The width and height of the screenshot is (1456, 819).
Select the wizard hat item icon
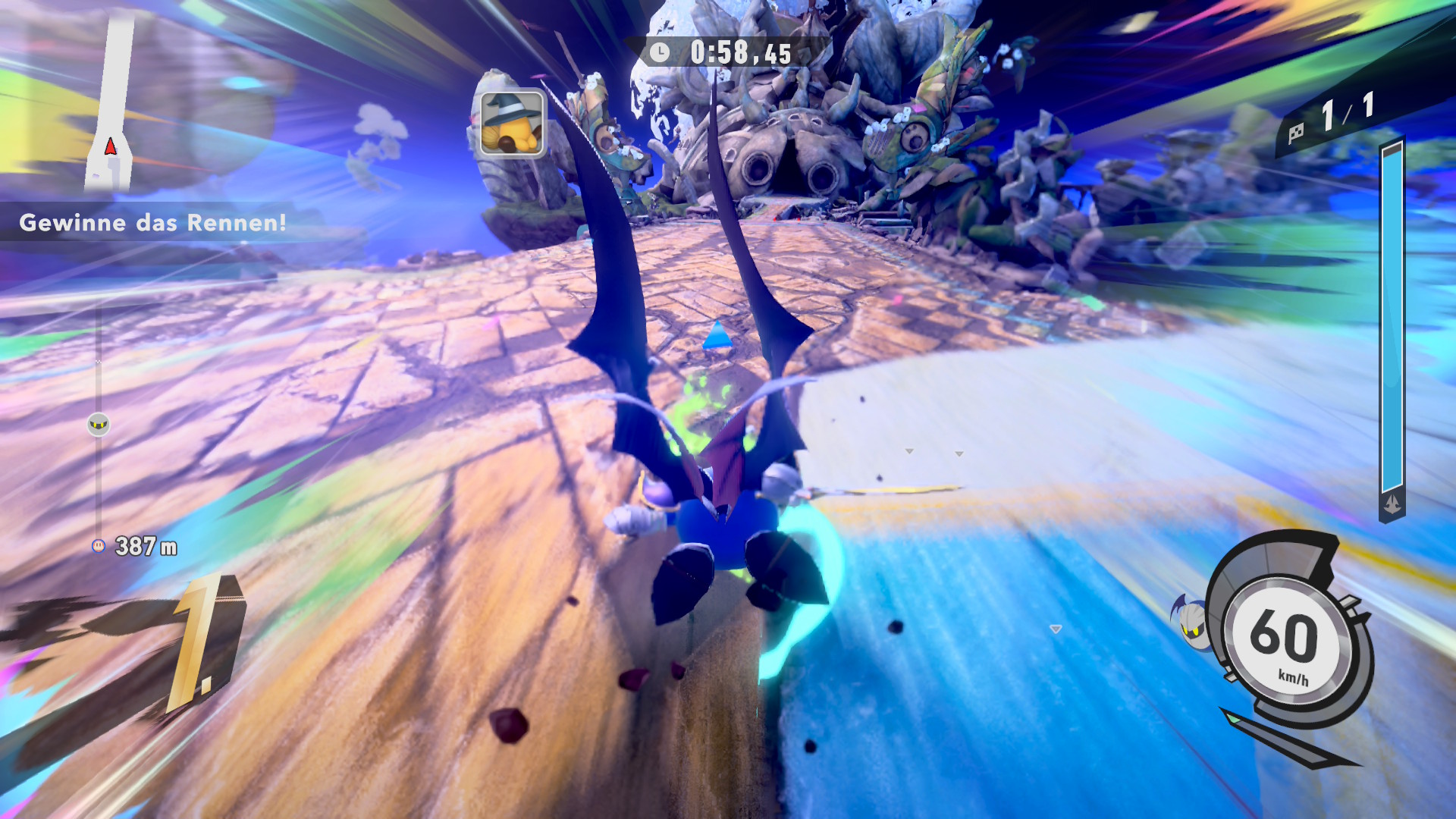tap(512, 123)
